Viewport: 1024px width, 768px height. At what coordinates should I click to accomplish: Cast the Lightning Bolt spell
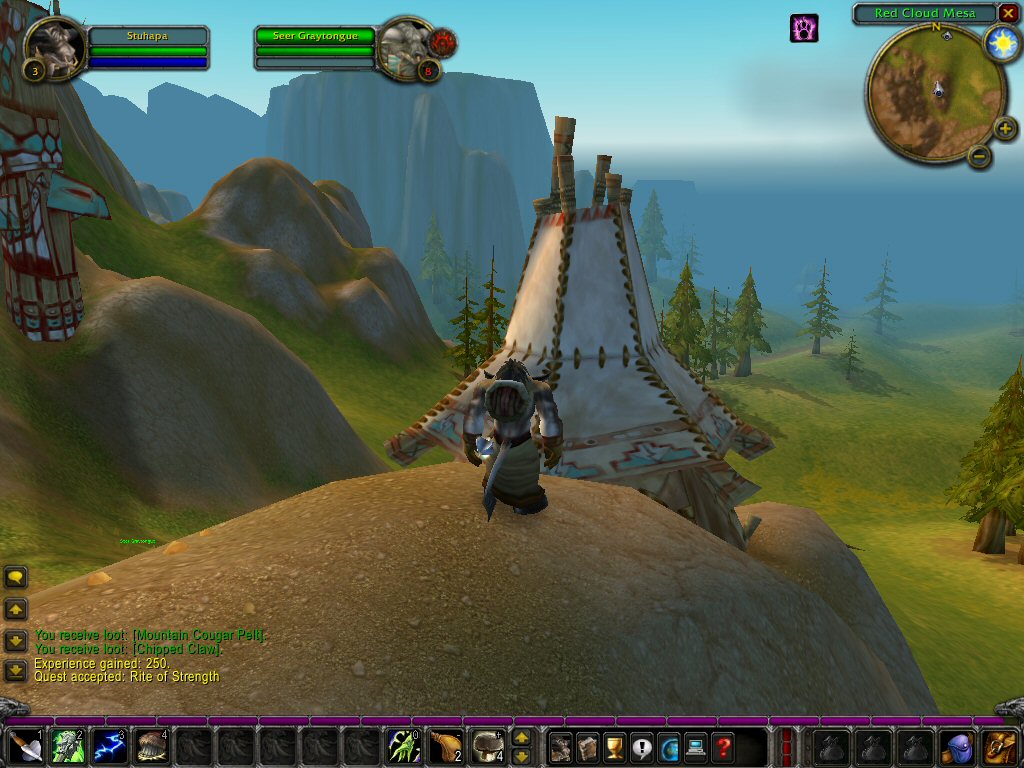[x=110, y=746]
